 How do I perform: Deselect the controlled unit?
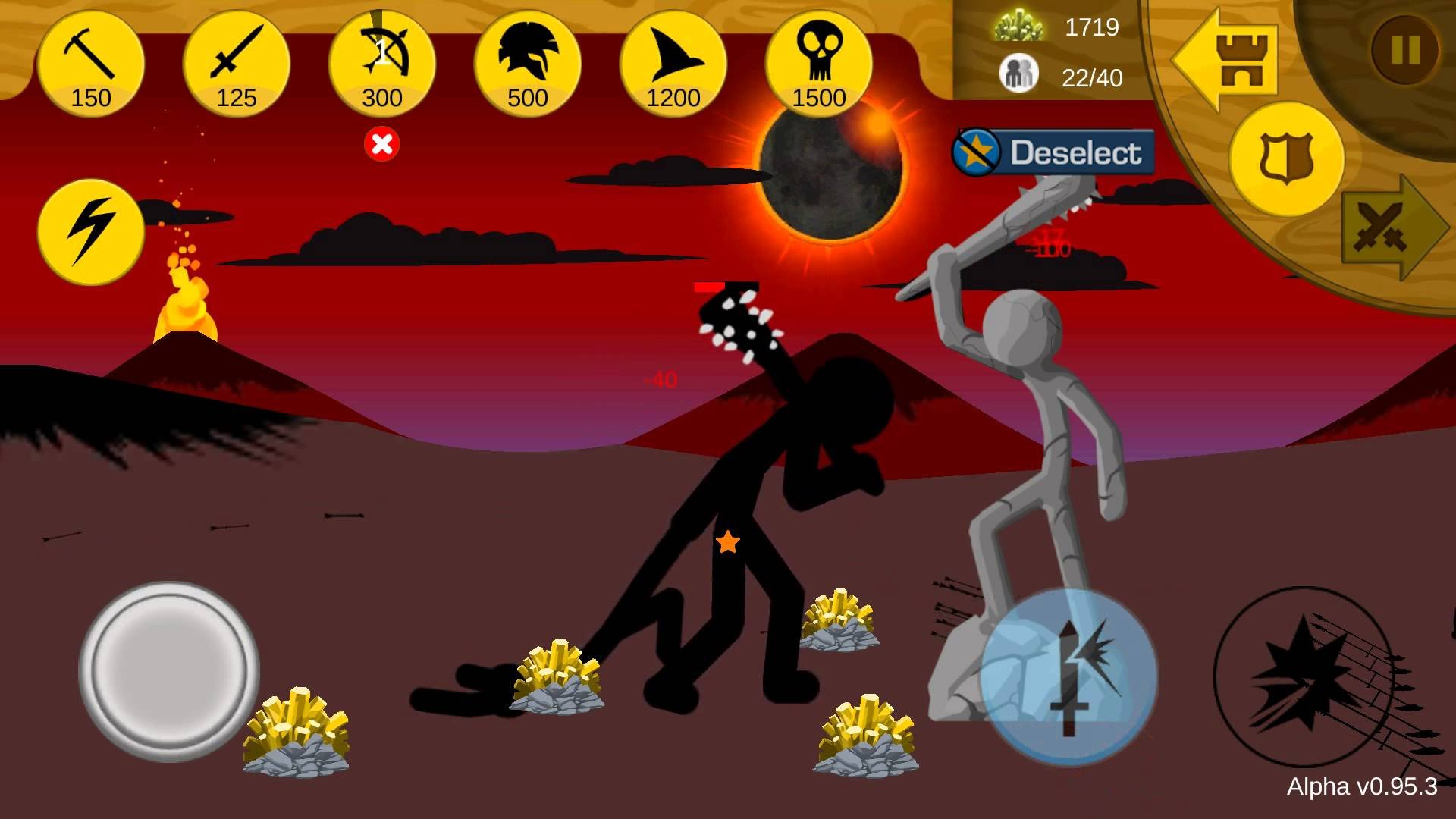pos(1054,152)
